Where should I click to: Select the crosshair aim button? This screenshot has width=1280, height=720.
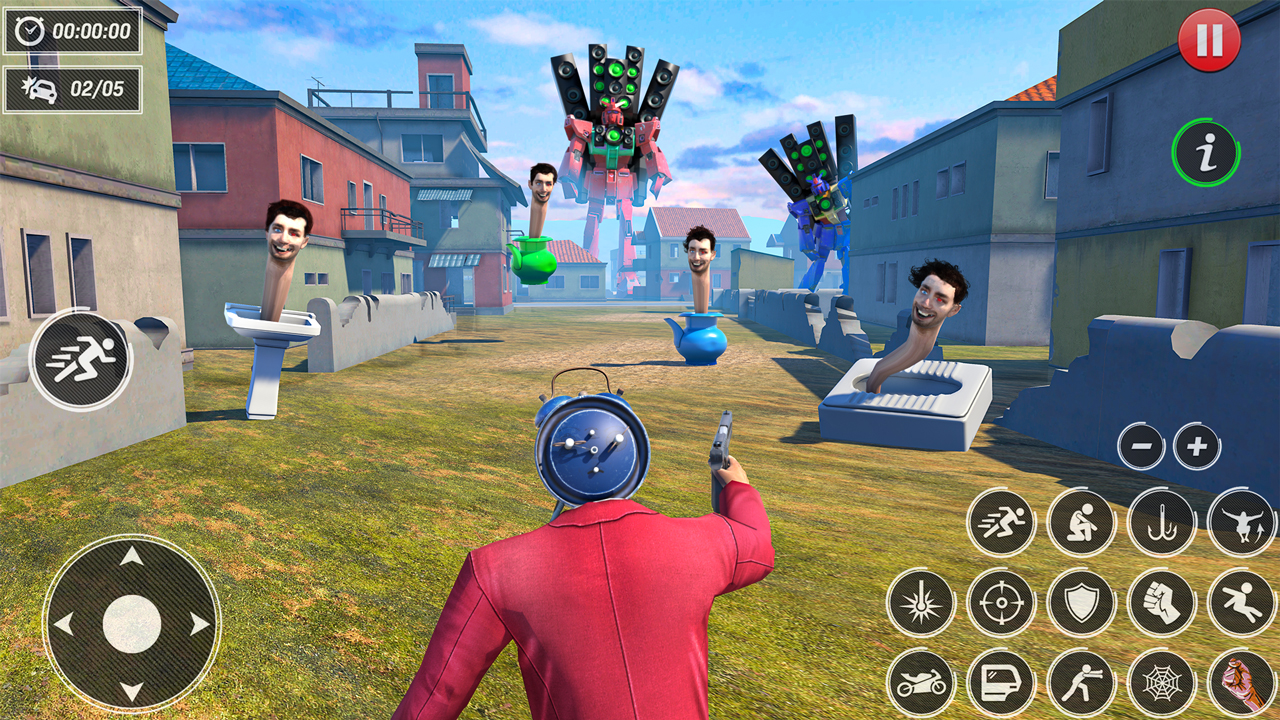click(1001, 603)
